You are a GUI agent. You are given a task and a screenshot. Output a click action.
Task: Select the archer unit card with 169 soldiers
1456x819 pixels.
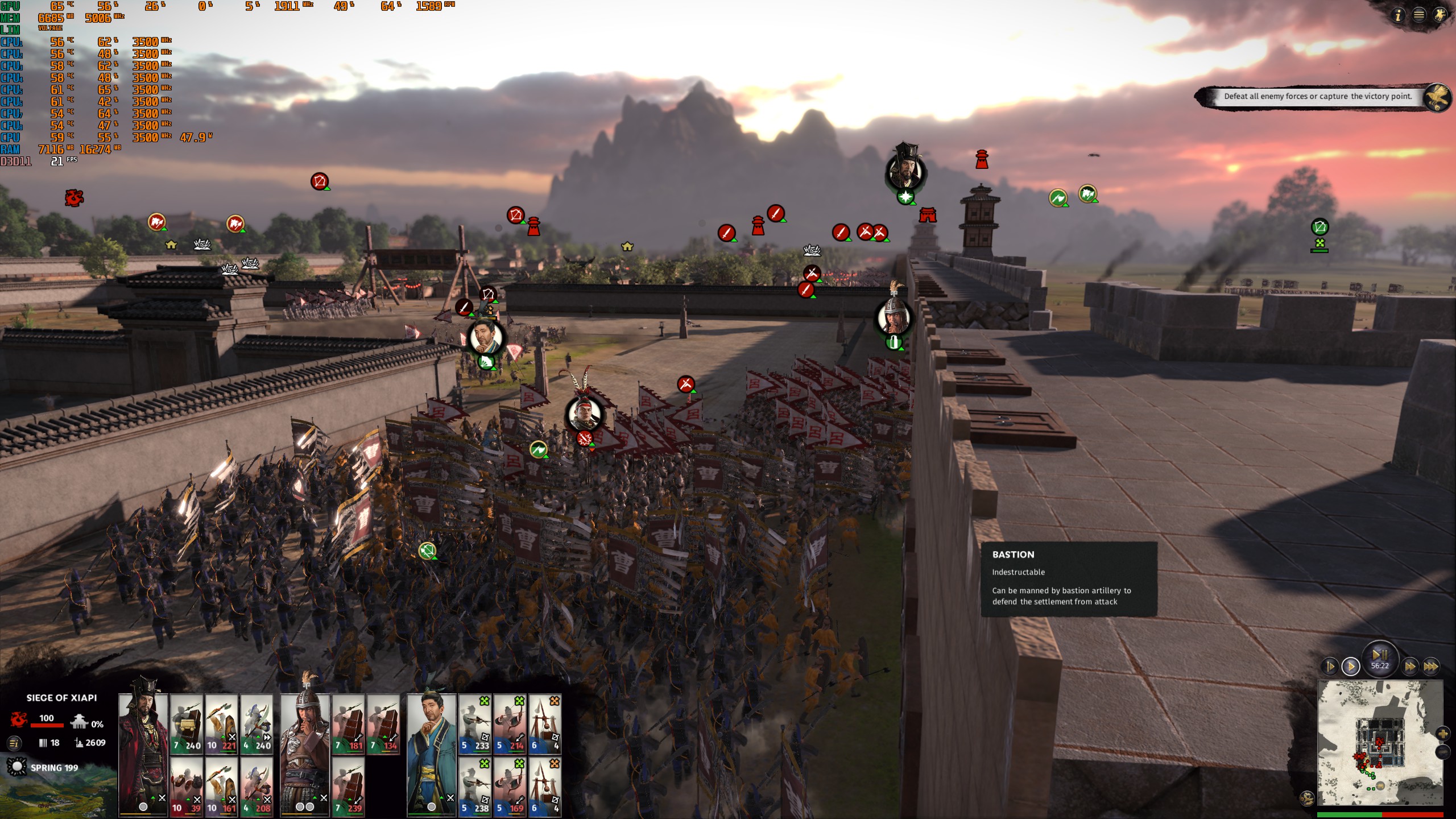point(510,787)
